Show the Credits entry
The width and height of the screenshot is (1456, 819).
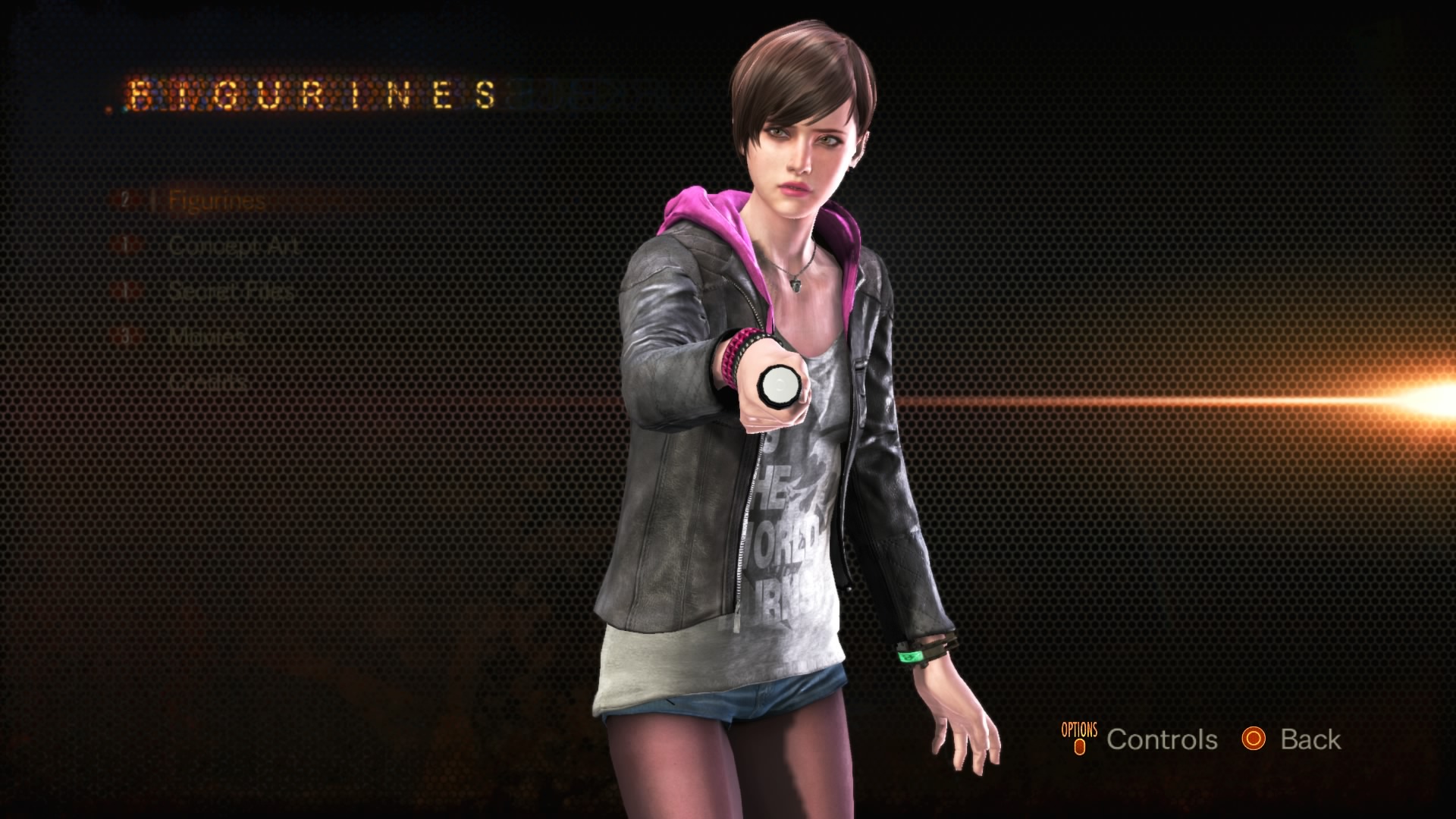click(x=208, y=381)
